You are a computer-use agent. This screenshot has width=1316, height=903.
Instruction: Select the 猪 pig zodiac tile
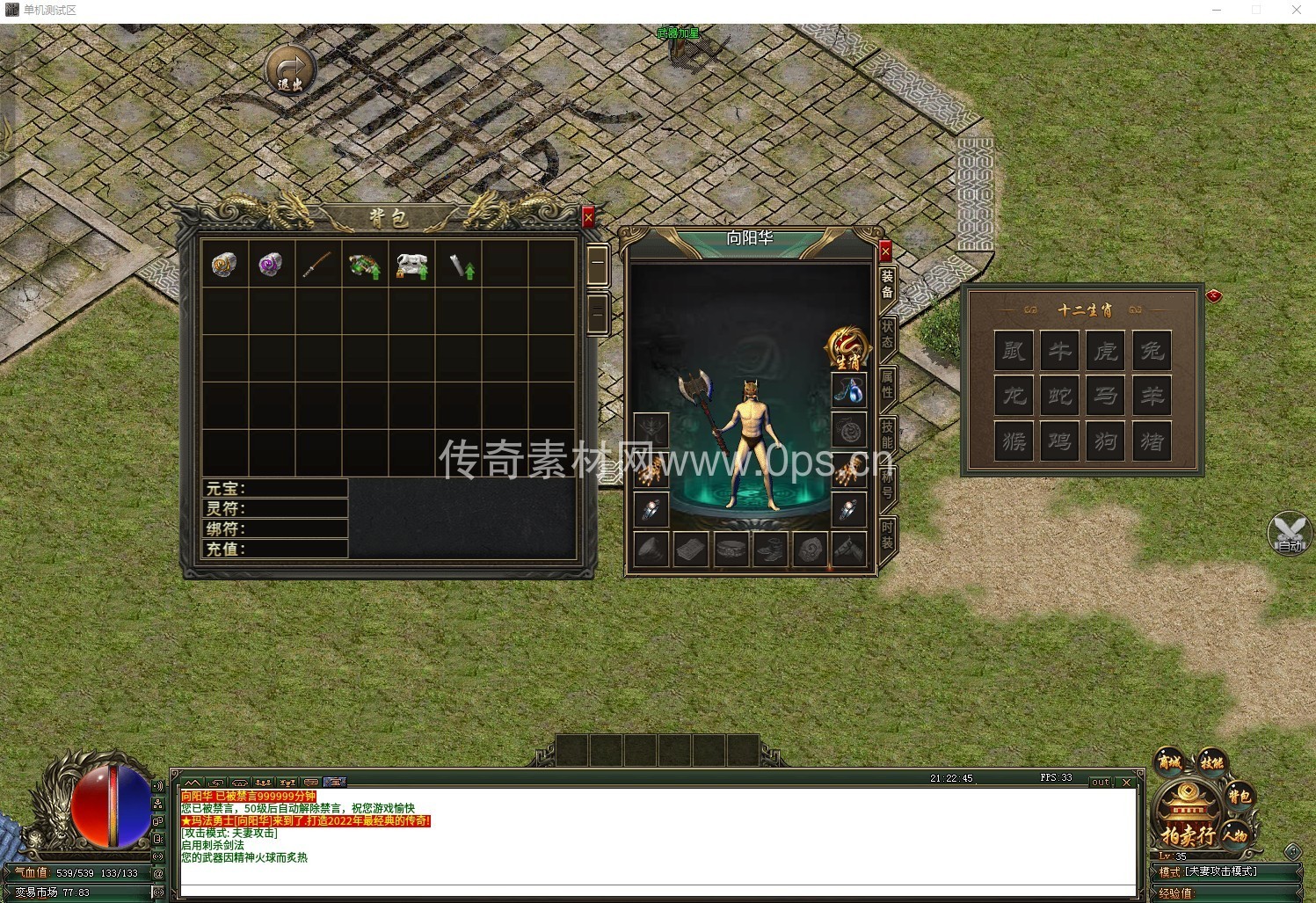pyautogui.click(x=1152, y=440)
